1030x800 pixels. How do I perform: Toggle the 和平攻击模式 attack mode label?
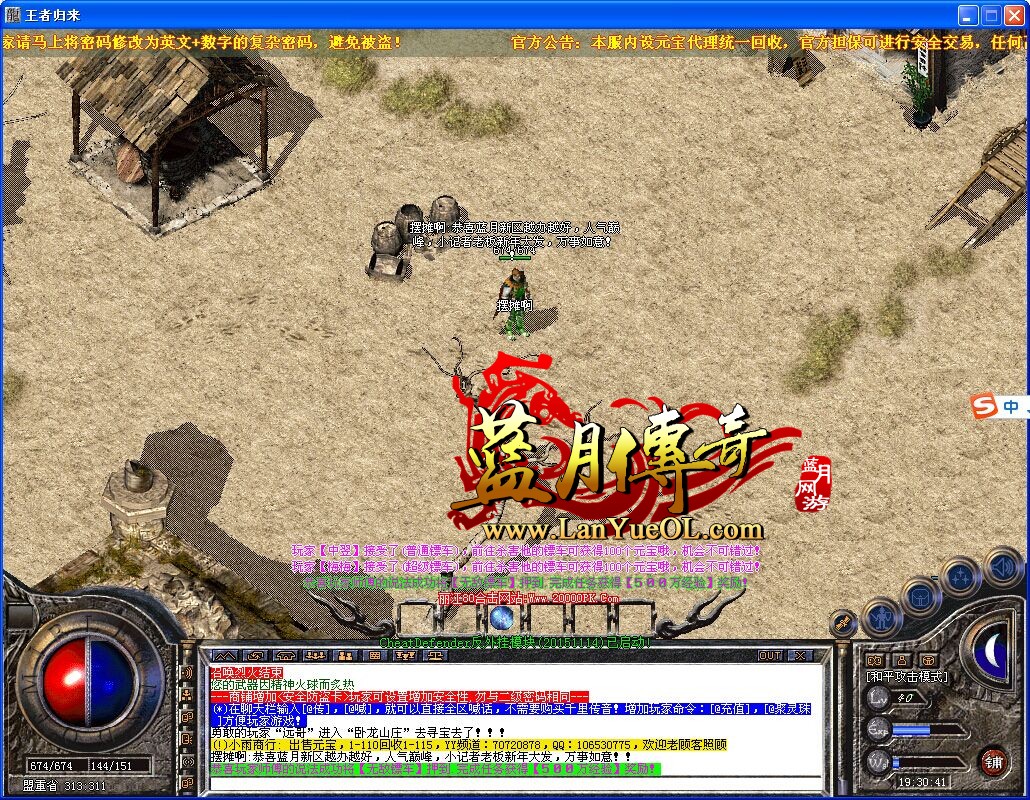(x=908, y=677)
